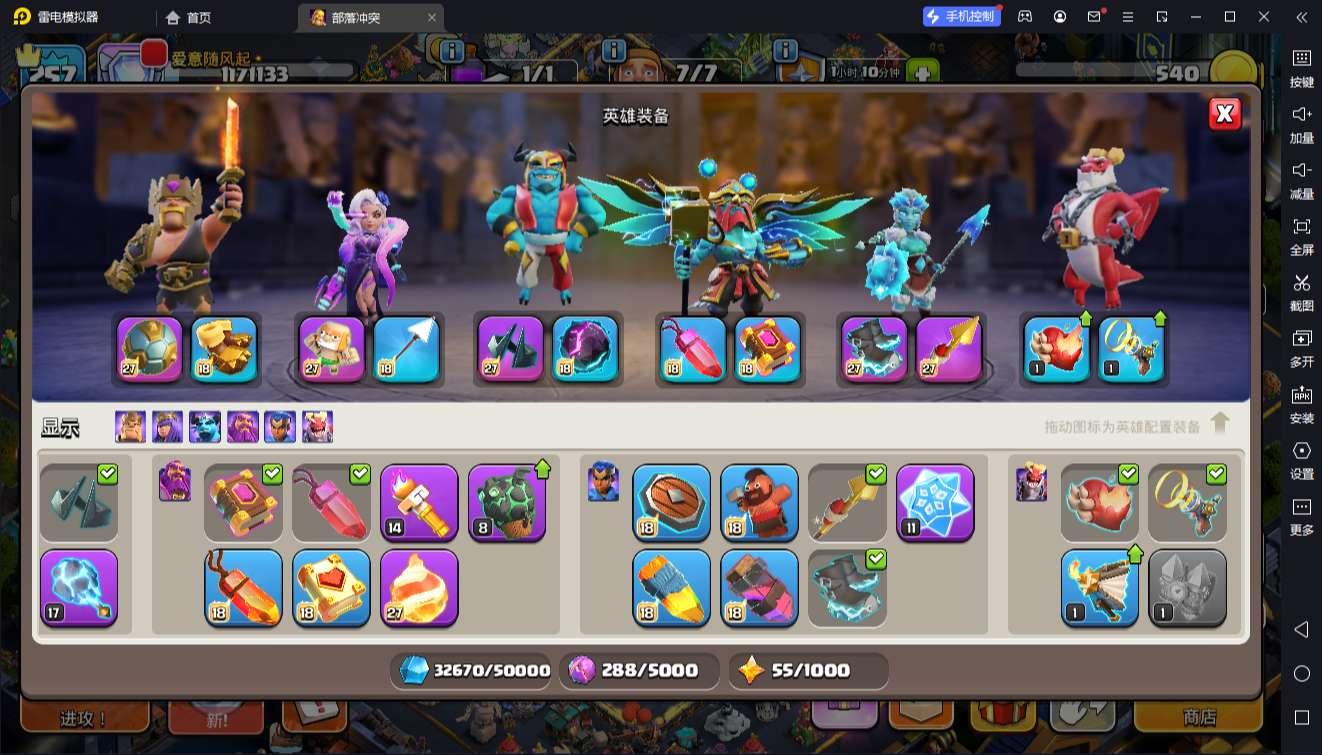Click the emulator screenshot scissors button

pos(1301,290)
